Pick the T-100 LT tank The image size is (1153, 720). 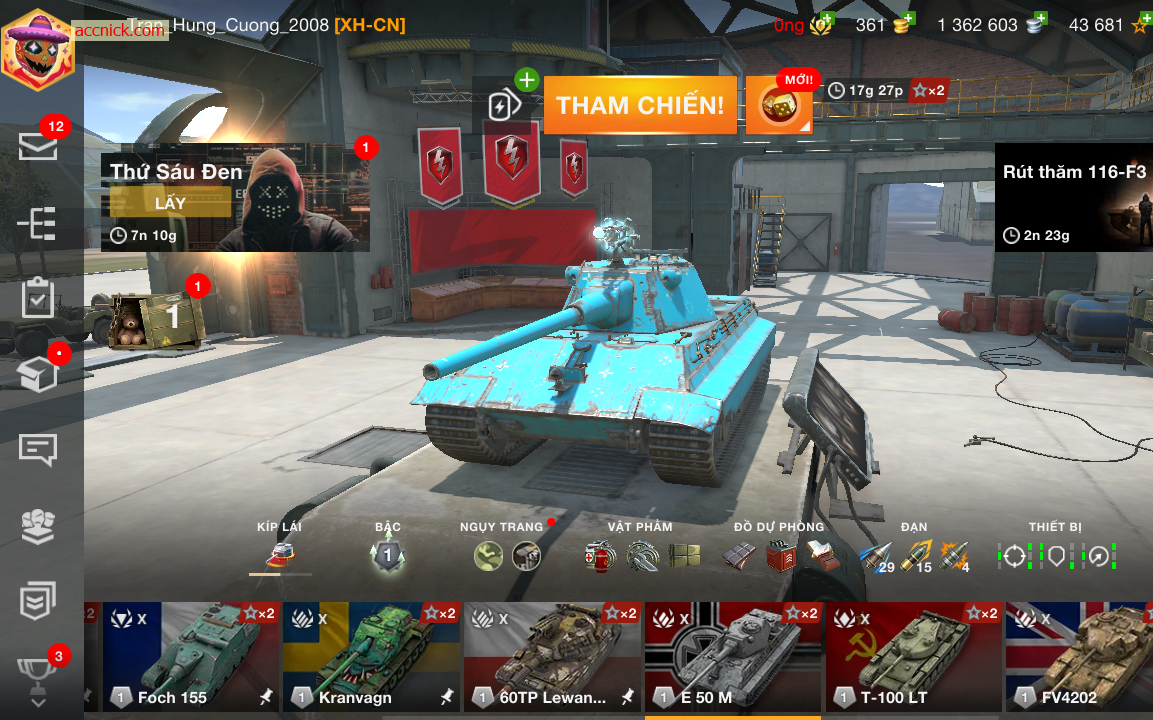pos(913,656)
